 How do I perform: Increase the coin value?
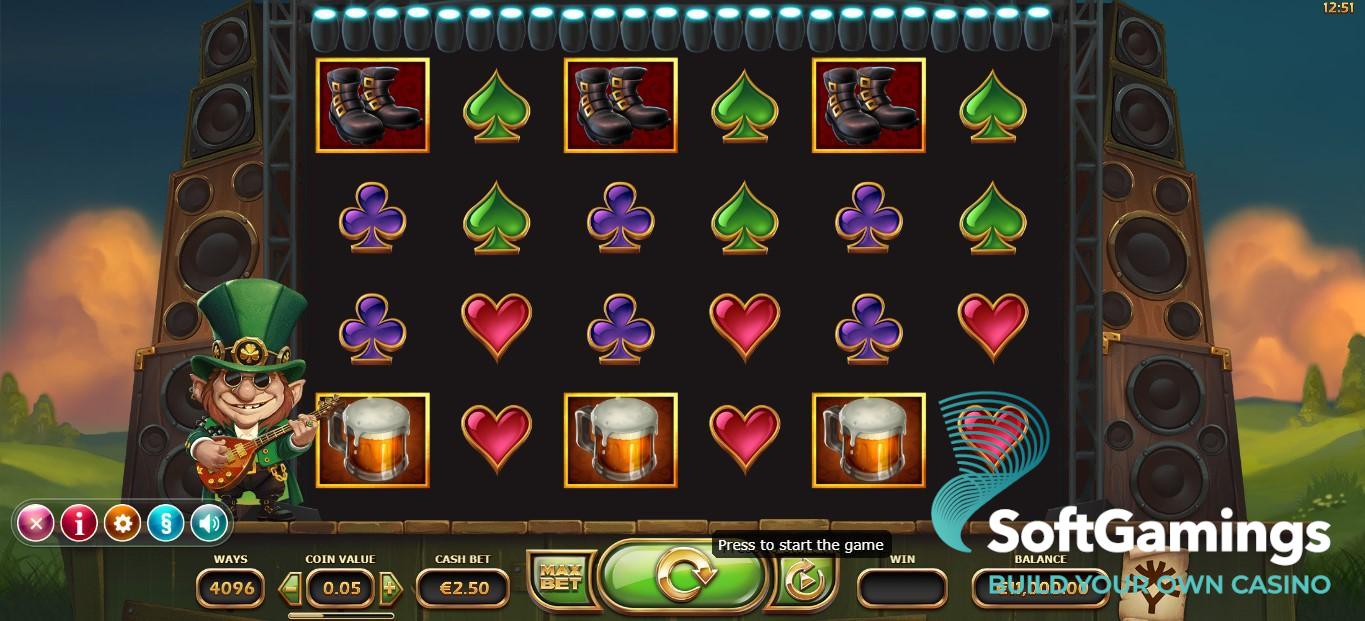[390, 588]
